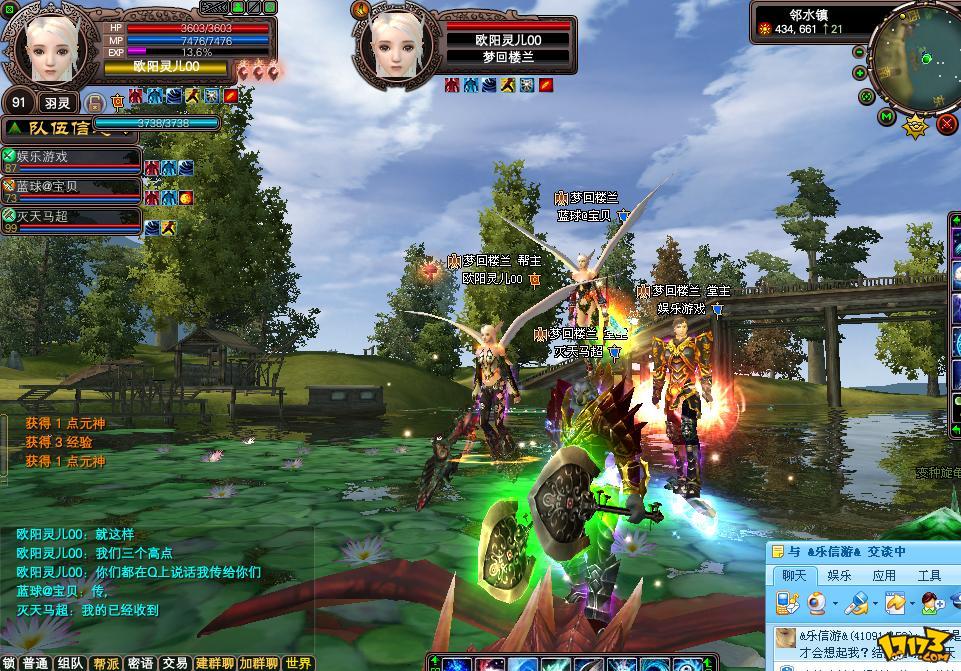961x671 pixels.
Task: Toggle the 锁 chat lock button
Action: point(9,663)
